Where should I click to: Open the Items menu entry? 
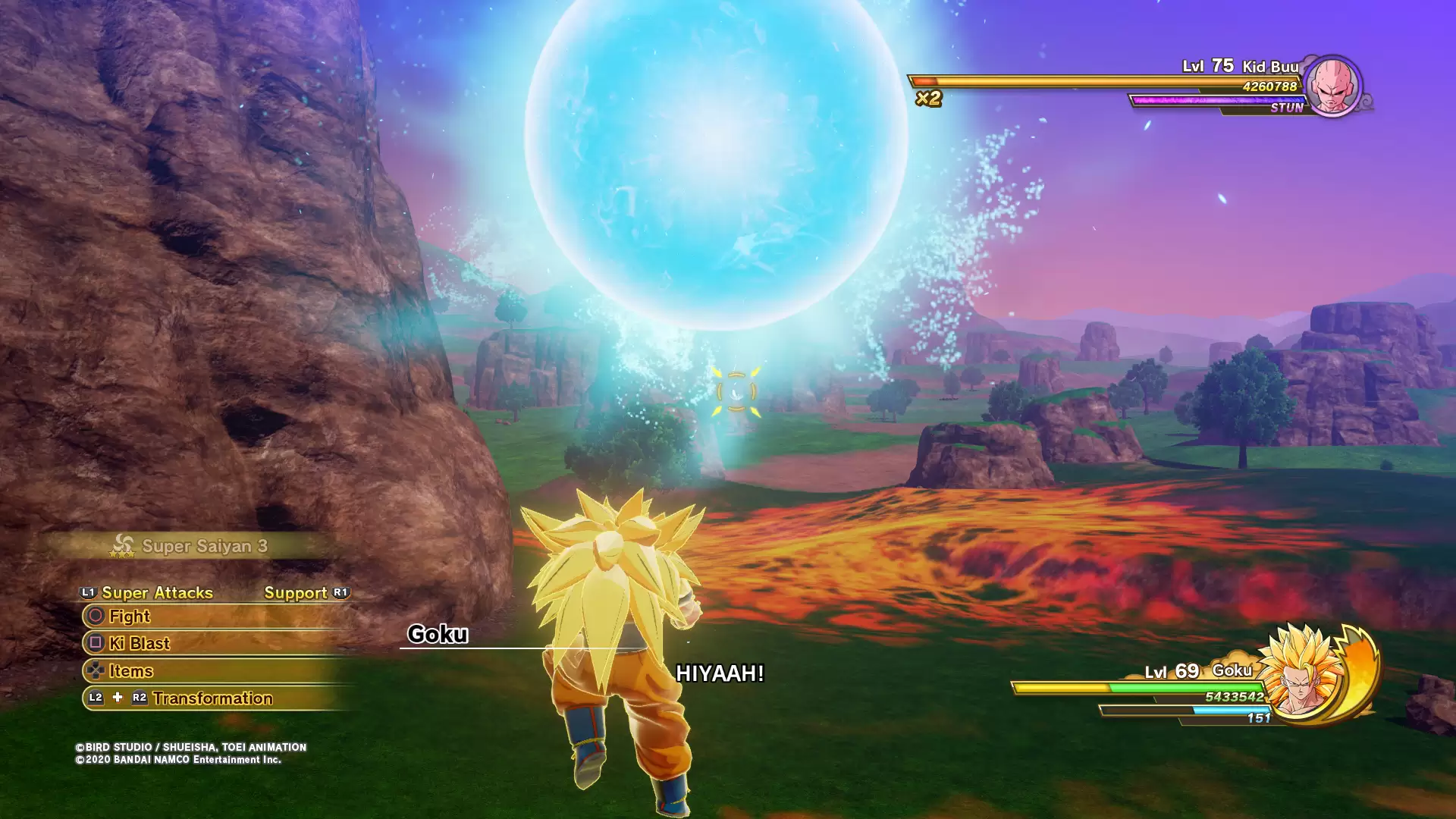[130, 671]
